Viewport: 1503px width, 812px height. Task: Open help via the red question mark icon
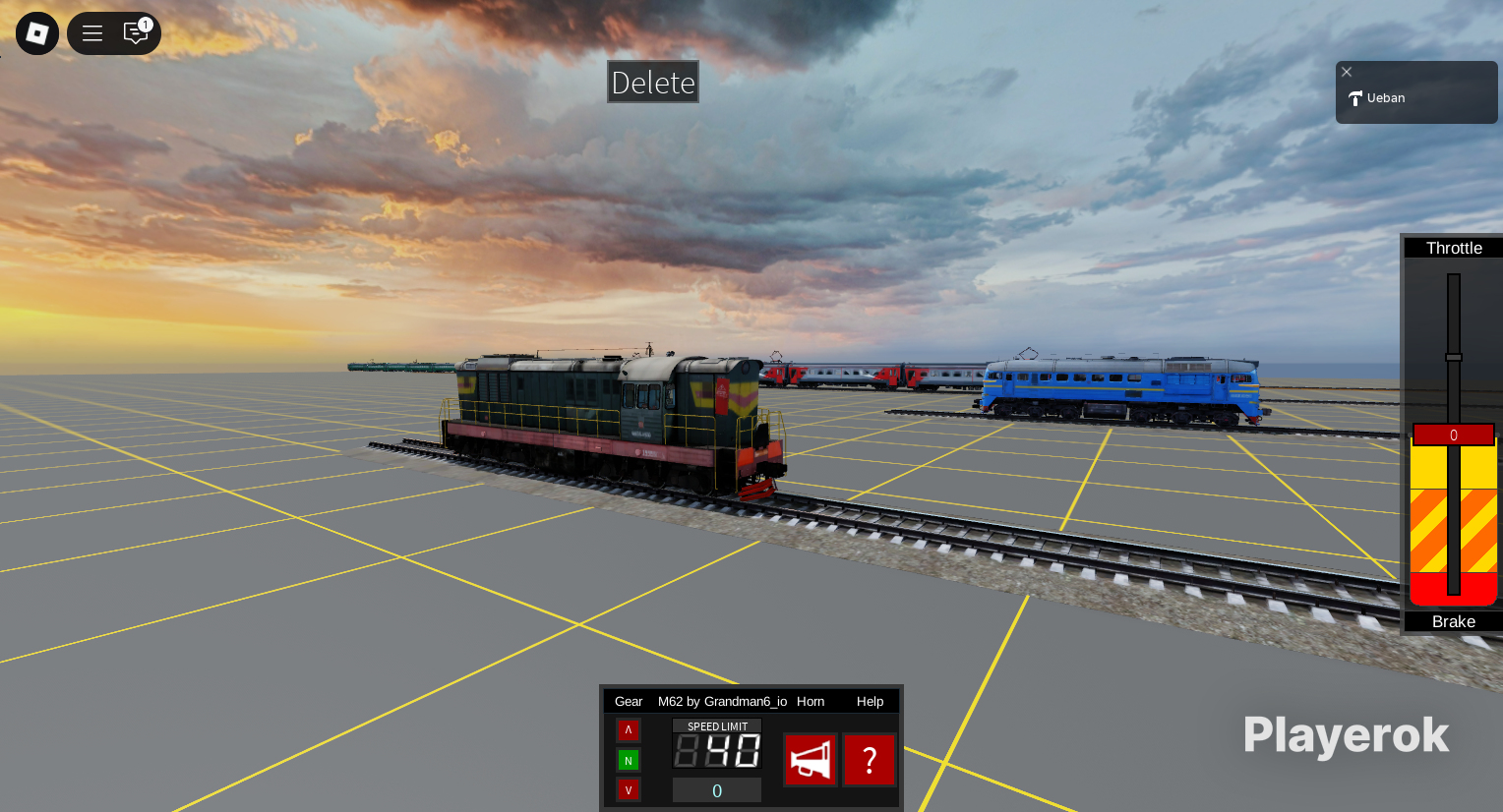[x=870, y=759]
